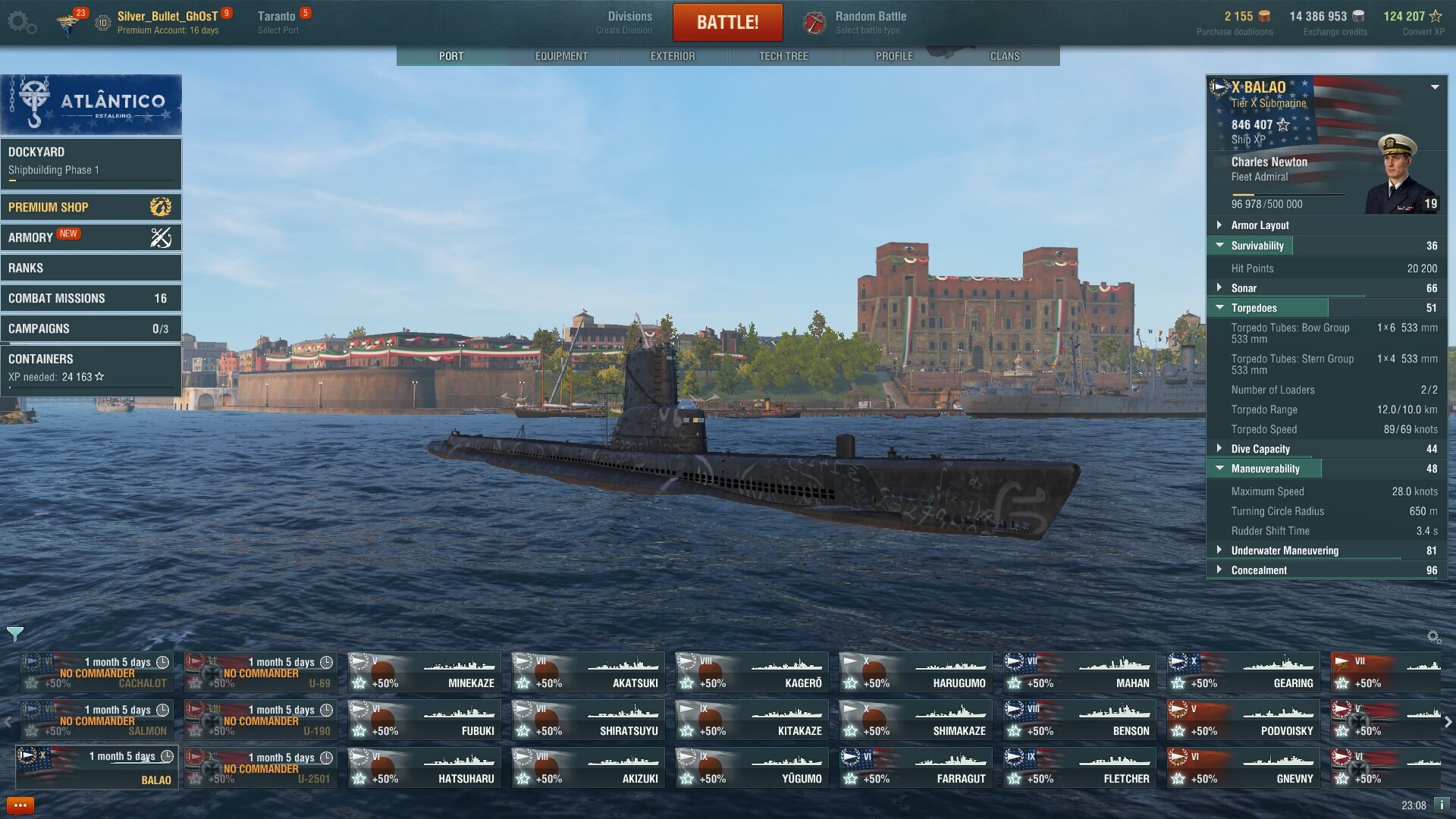Visit the Premium Shop
The image size is (1456, 819).
(x=91, y=207)
